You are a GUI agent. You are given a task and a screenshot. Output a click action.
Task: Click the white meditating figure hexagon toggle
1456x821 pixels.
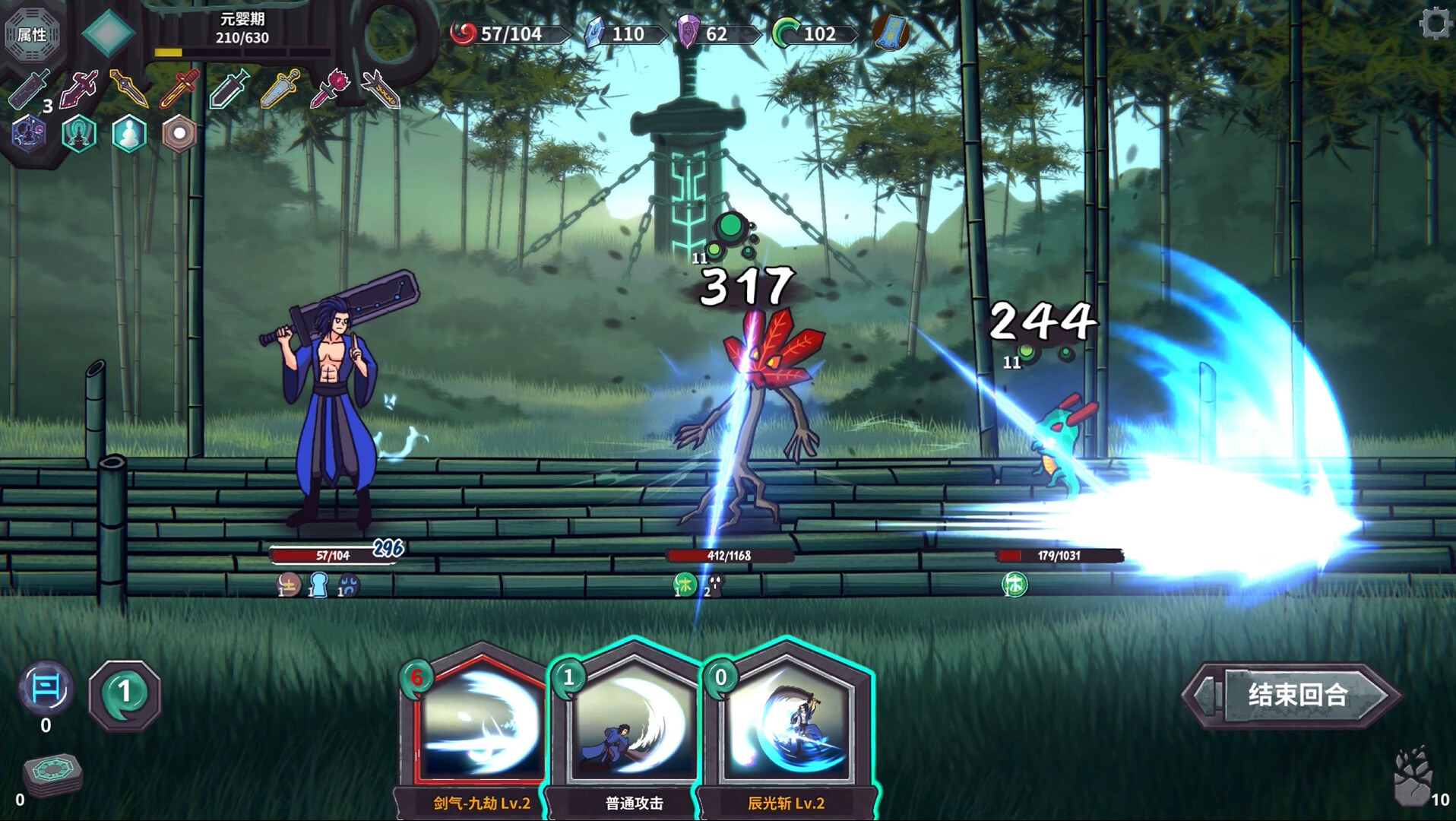click(130, 133)
